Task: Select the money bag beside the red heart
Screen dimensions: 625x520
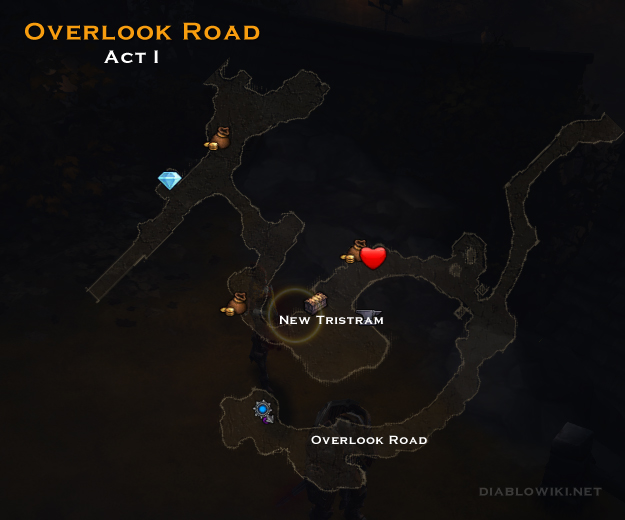Action: click(353, 251)
